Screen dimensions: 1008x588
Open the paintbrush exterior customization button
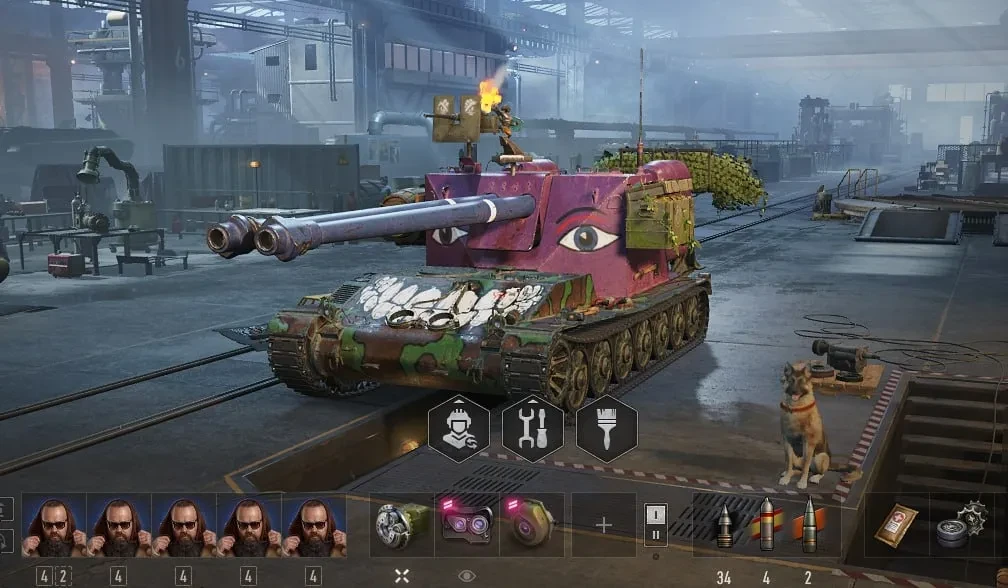(606, 429)
